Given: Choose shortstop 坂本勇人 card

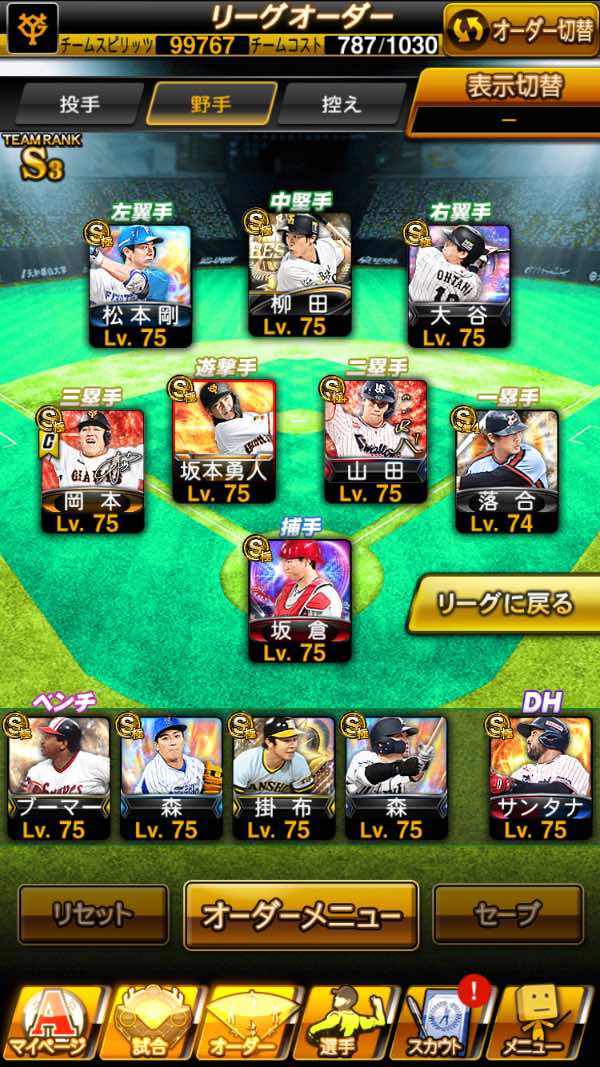Looking at the screenshot, I should (x=224, y=441).
